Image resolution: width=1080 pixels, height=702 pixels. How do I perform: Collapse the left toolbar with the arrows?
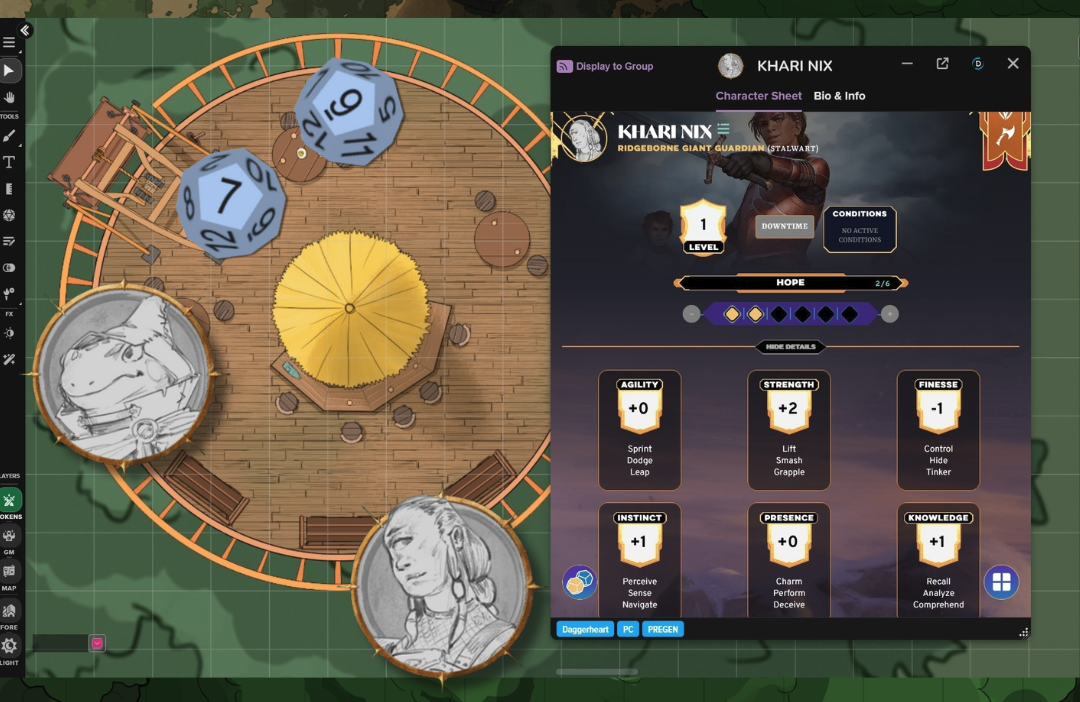click(x=25, y=31)
